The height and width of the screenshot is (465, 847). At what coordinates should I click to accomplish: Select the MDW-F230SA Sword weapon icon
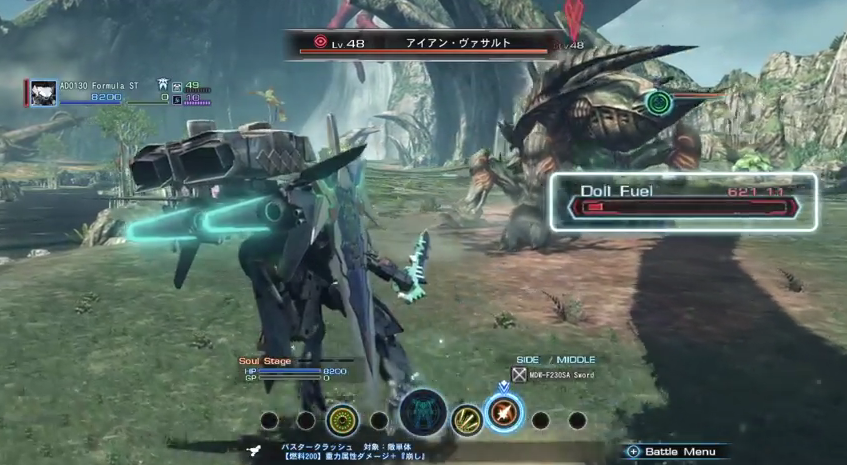pyautogui.click(x=519, y=375)
